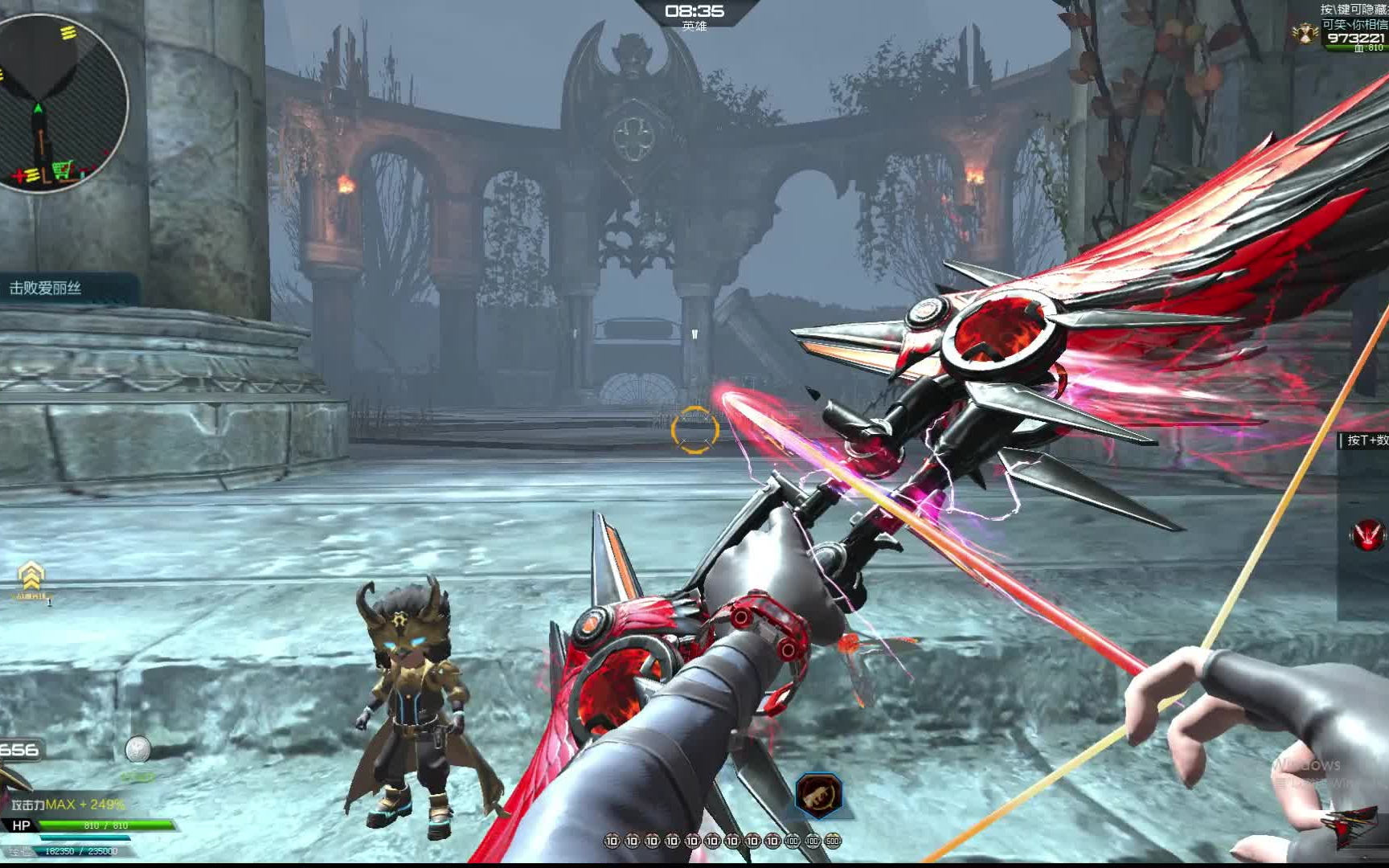Image resolution: width=1389 pixels, height=868 pixels.
Task: Activate the red winged skill icon
Action: pos(1366,534)
